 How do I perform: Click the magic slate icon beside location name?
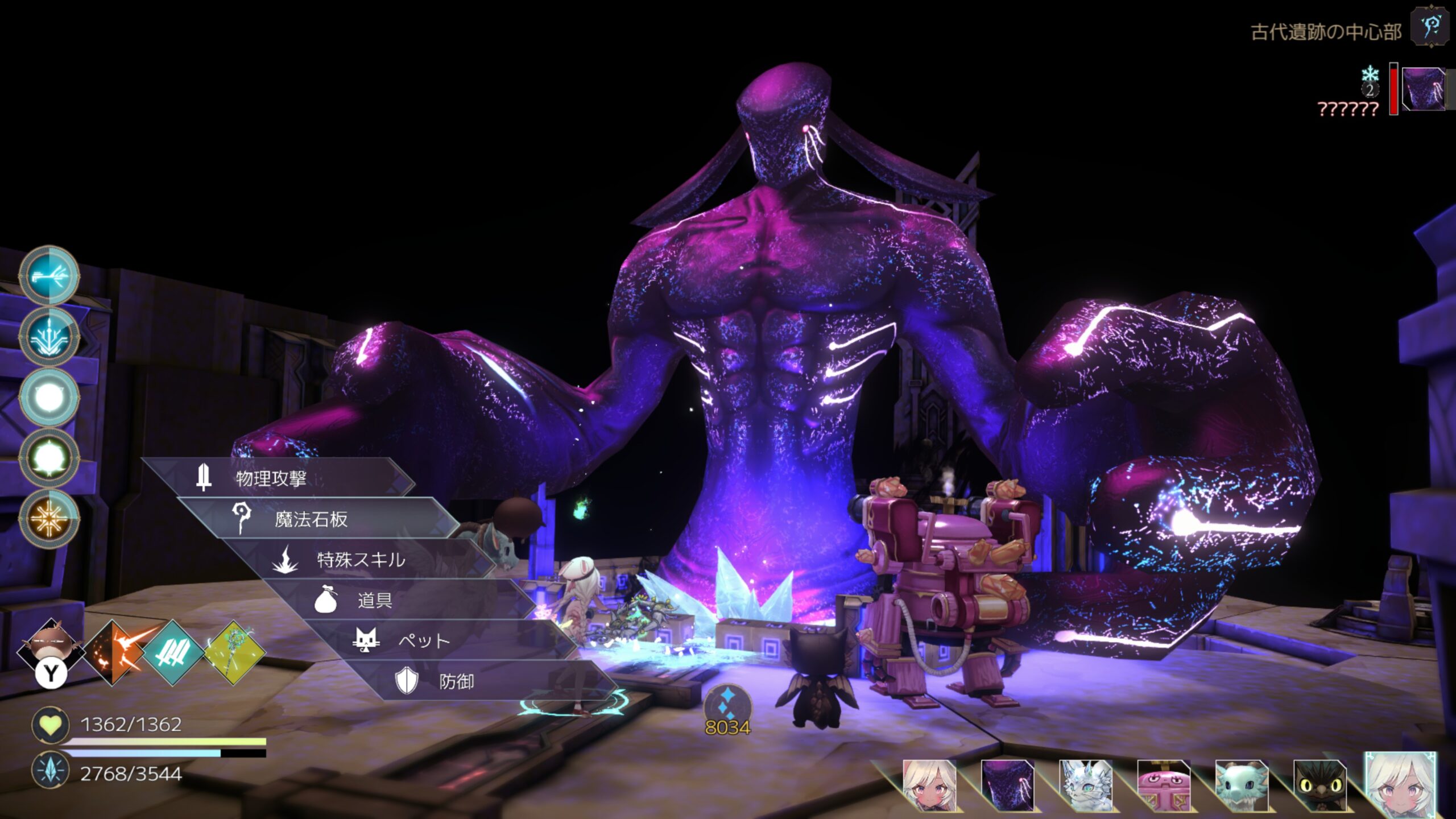point(1431,27)
